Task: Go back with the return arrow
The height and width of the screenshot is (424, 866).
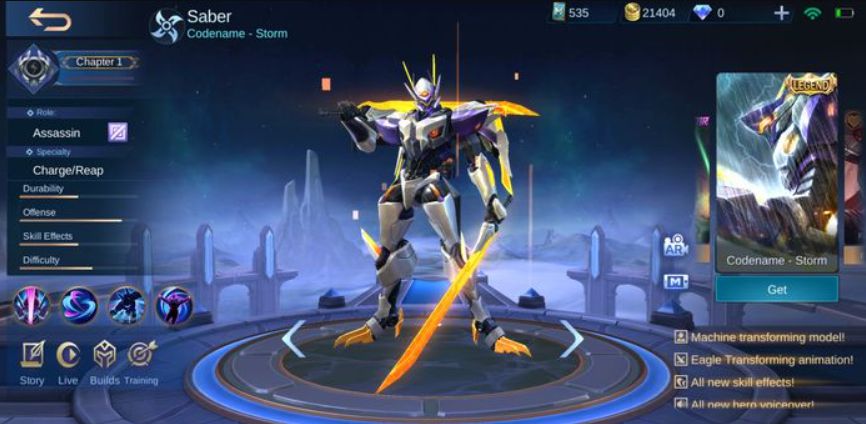Action: [49, 18]
